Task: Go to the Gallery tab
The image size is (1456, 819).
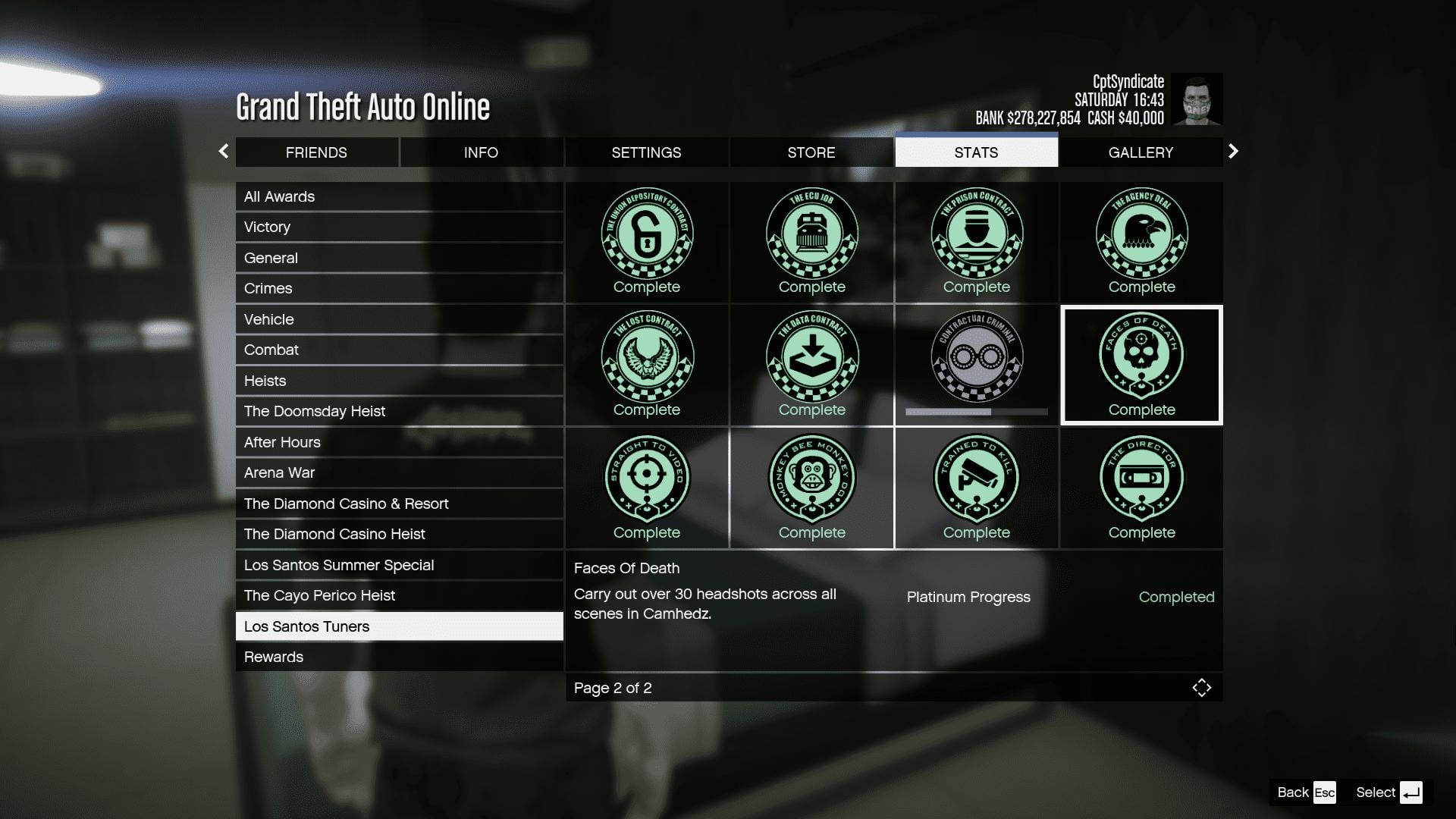Action: click(1141, 152)
